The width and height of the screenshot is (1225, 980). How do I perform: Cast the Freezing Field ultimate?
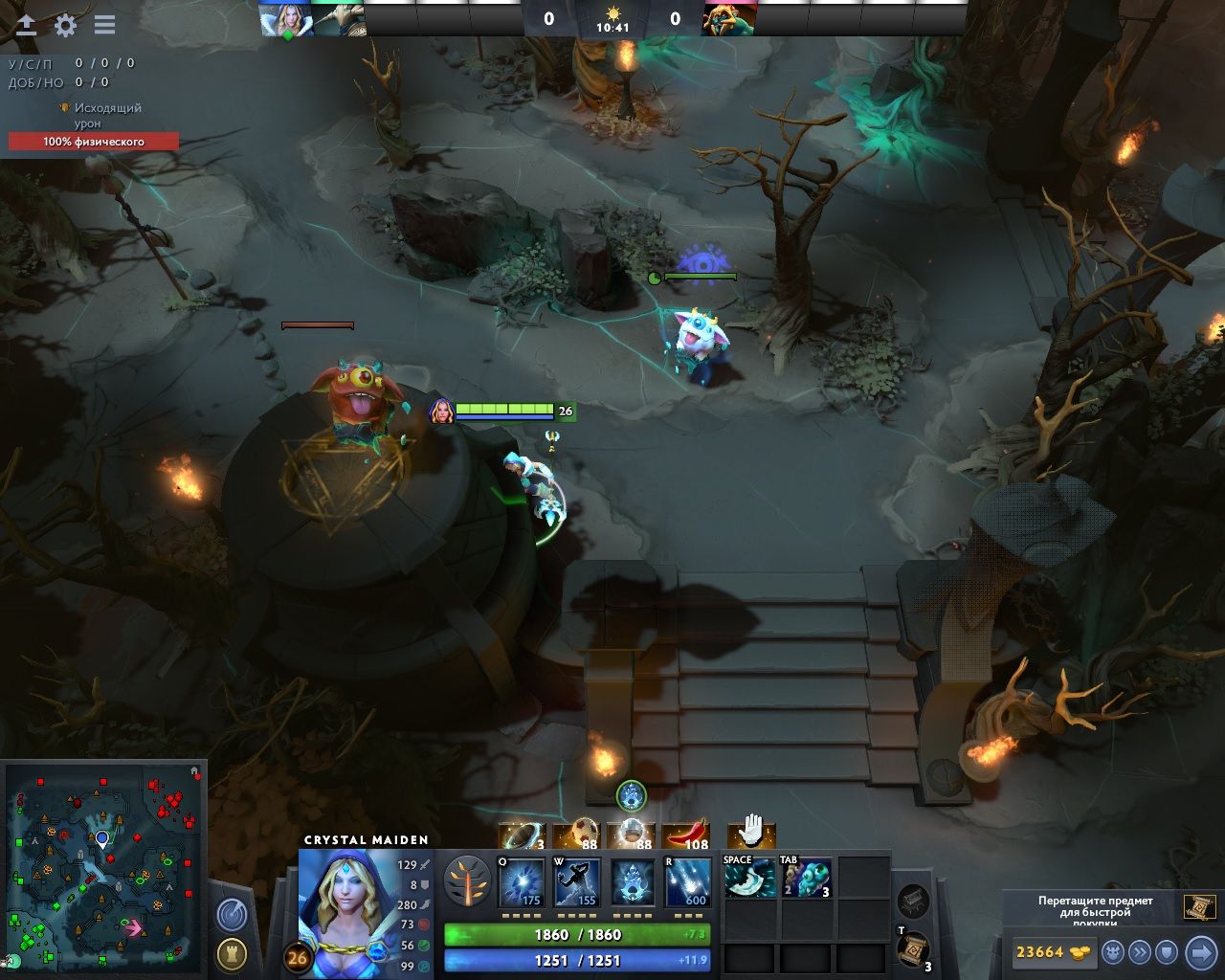coord(687,882)
